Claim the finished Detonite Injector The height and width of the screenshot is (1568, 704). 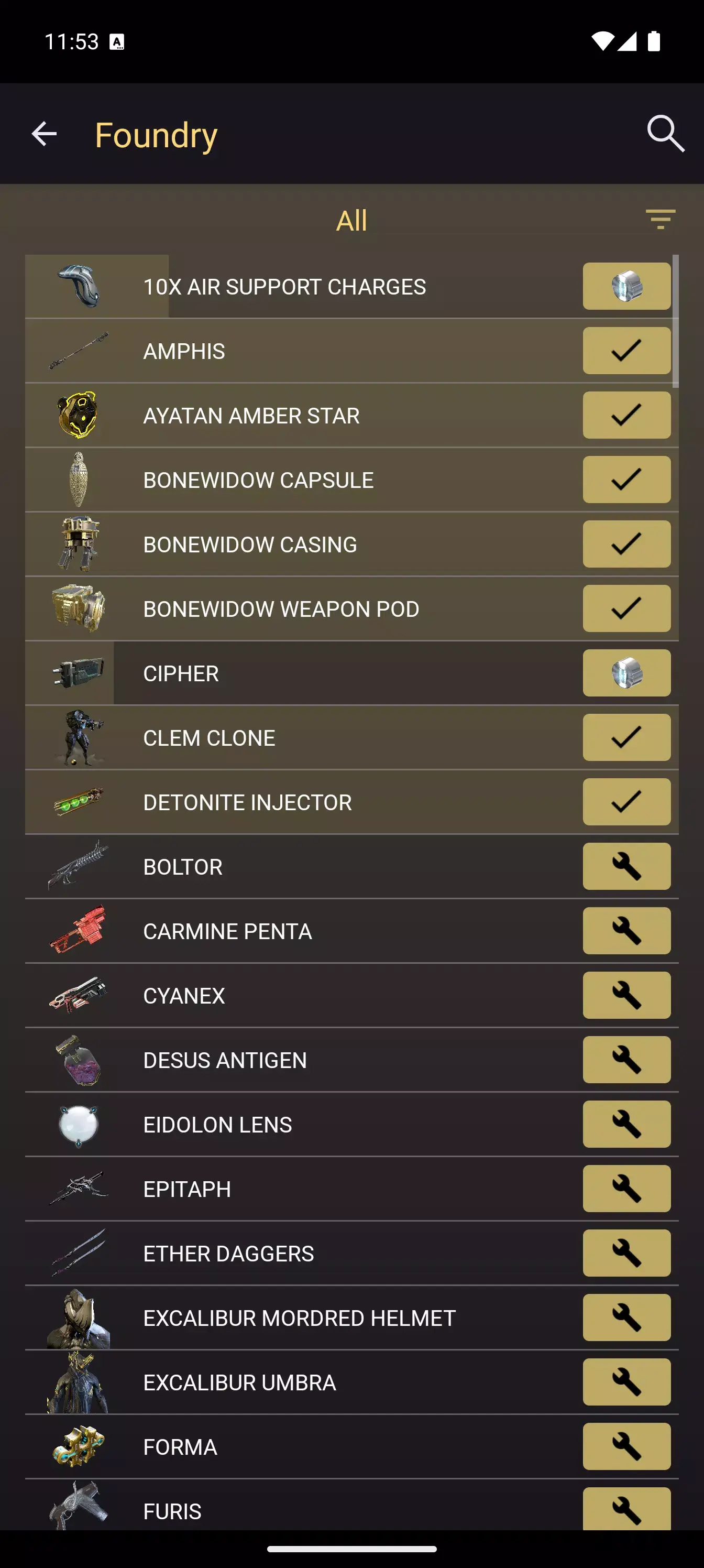point(626,802)
